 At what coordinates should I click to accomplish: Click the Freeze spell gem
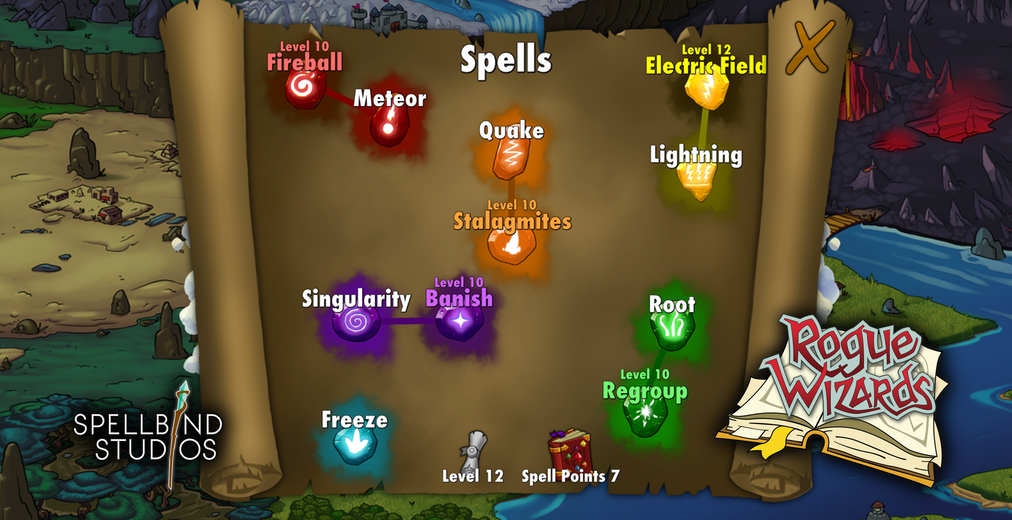tap(351, 445)
